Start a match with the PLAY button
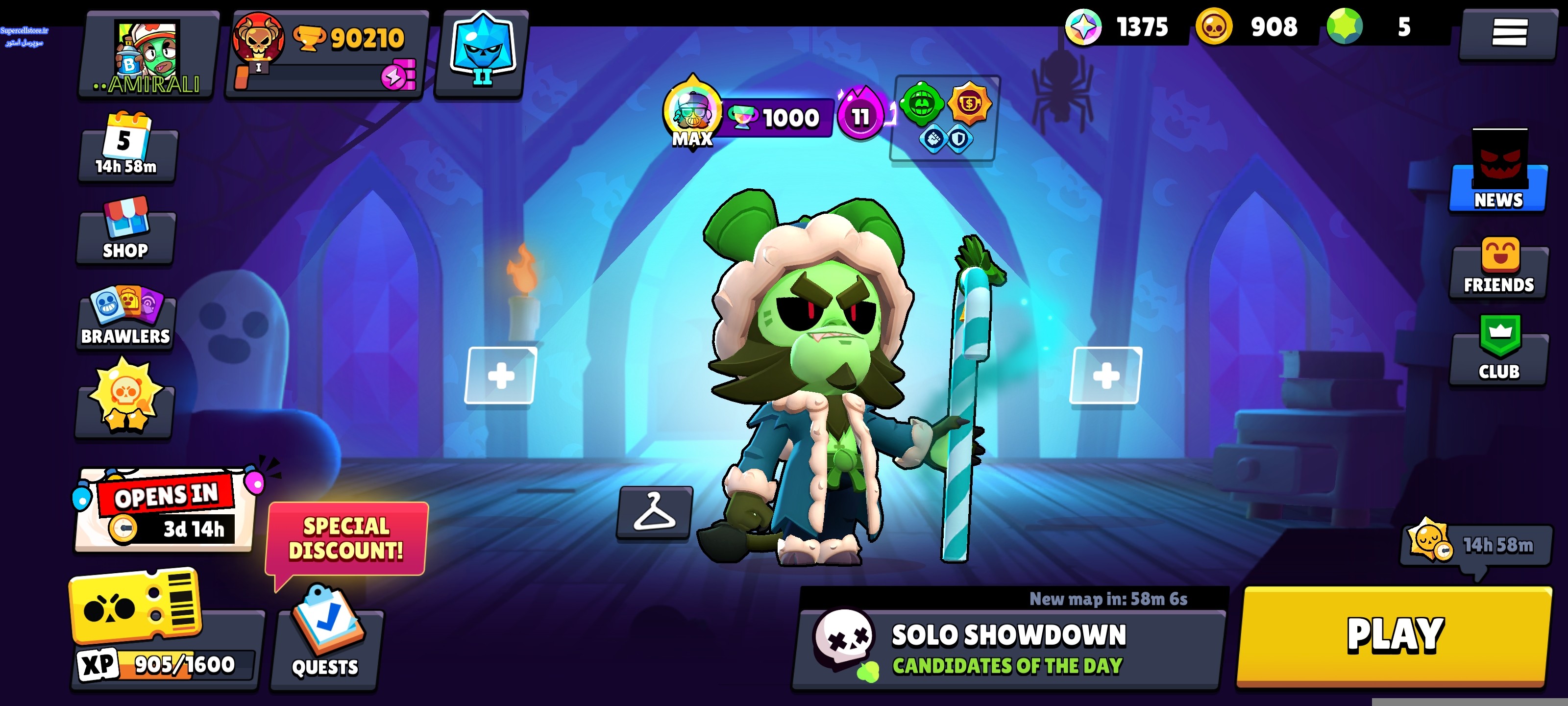The image size is (1568, 706). [1394, 635]
